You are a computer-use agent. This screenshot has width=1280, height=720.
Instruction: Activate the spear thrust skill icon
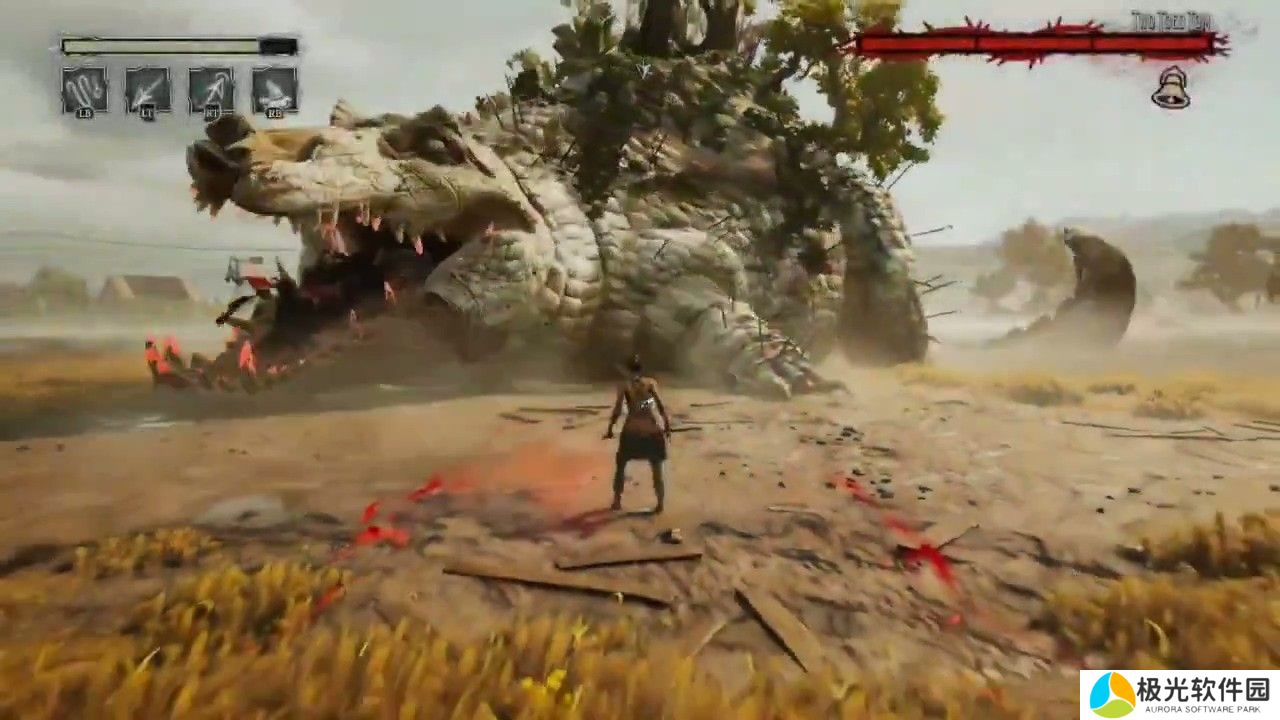coord(147,90)
